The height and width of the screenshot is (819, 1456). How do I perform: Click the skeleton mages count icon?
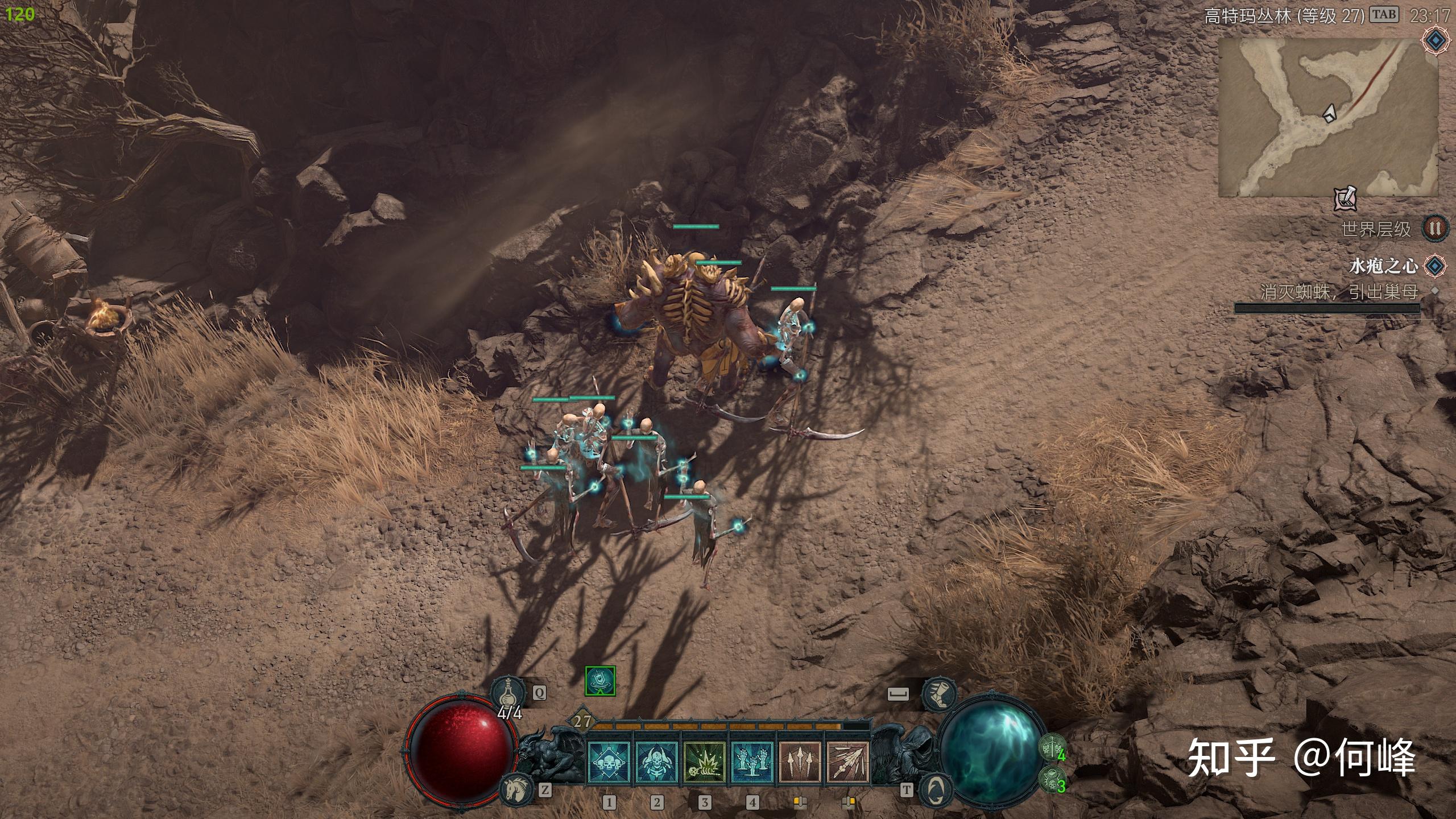coord(1052,779)
